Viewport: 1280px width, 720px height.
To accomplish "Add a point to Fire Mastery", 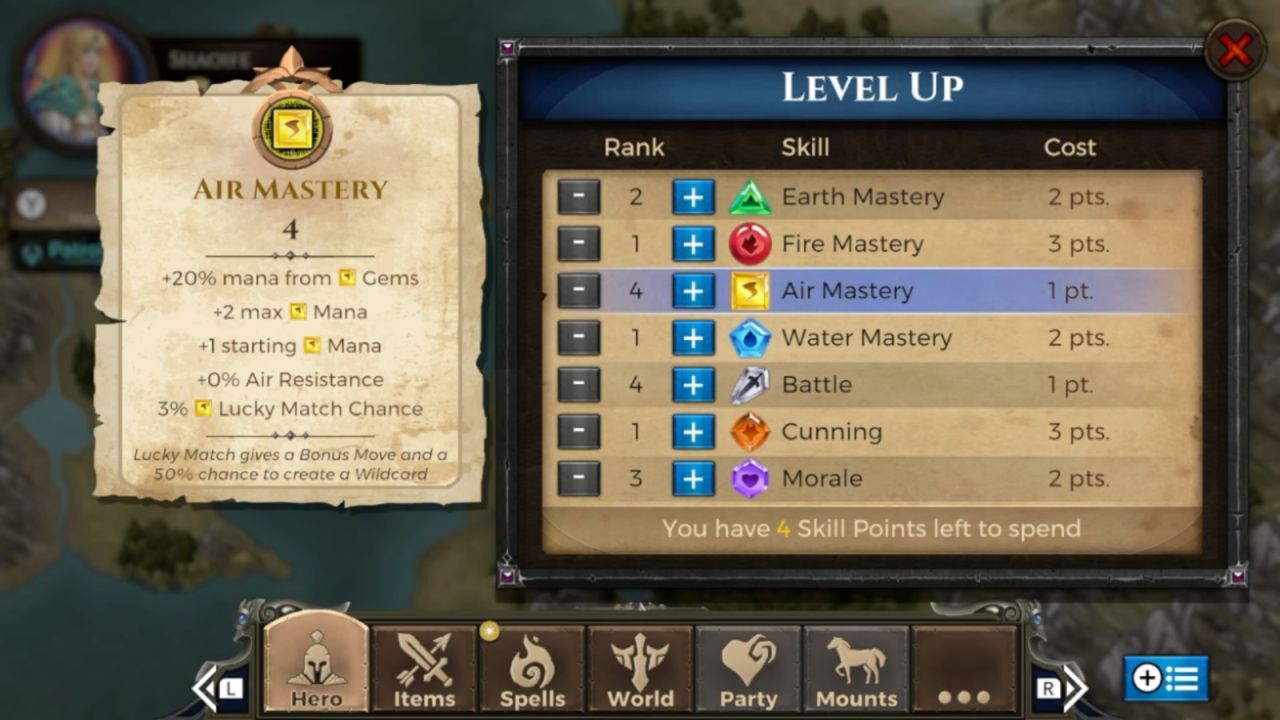I will tap(693, 244).
